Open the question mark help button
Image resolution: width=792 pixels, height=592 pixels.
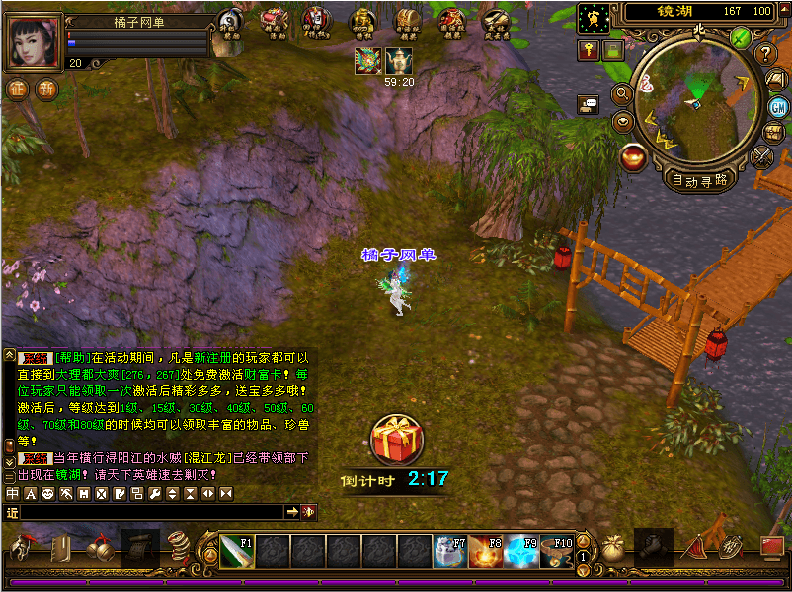(x=766, y=54)
